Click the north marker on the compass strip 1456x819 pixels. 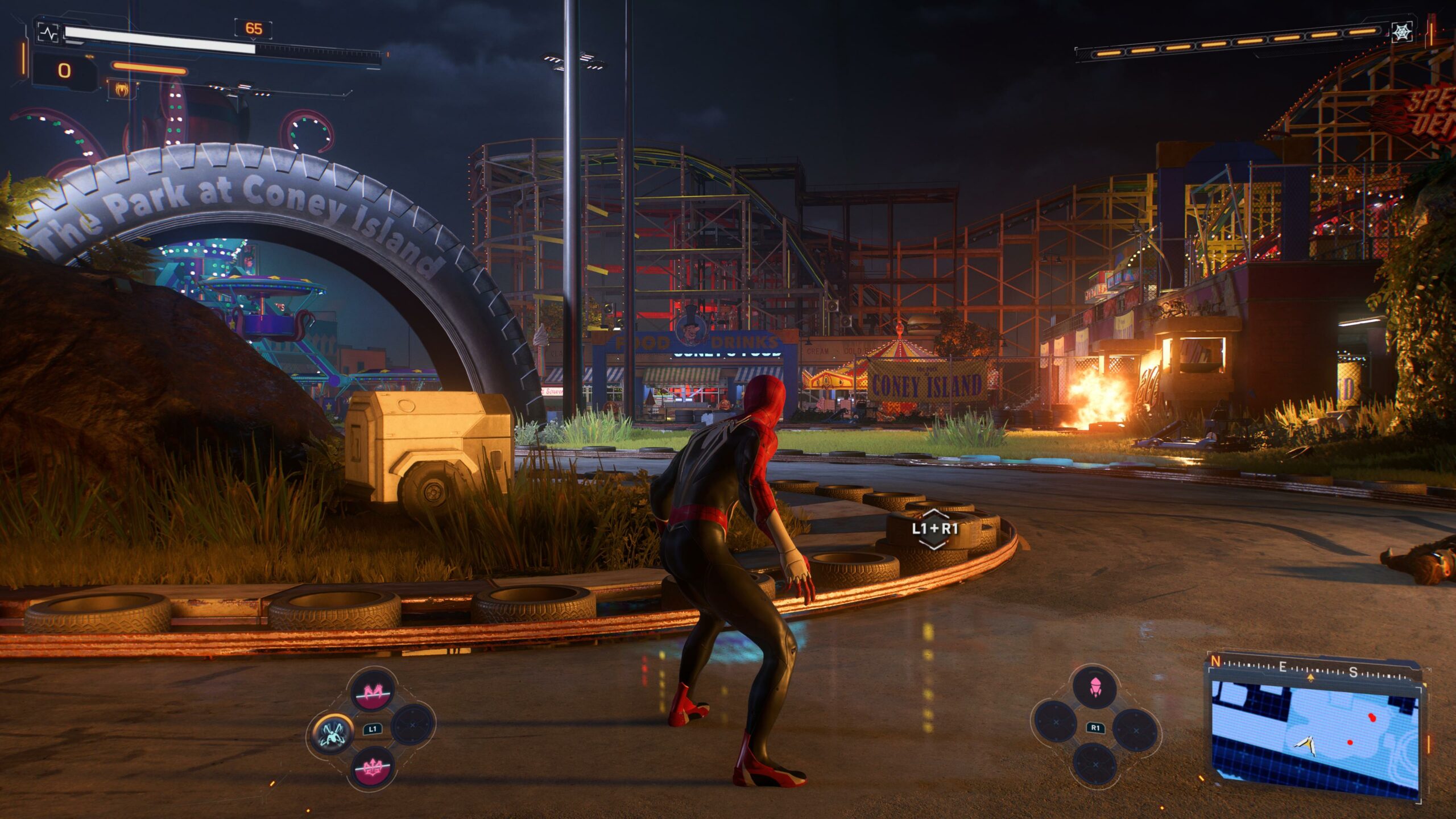[x=1215, y=661]
